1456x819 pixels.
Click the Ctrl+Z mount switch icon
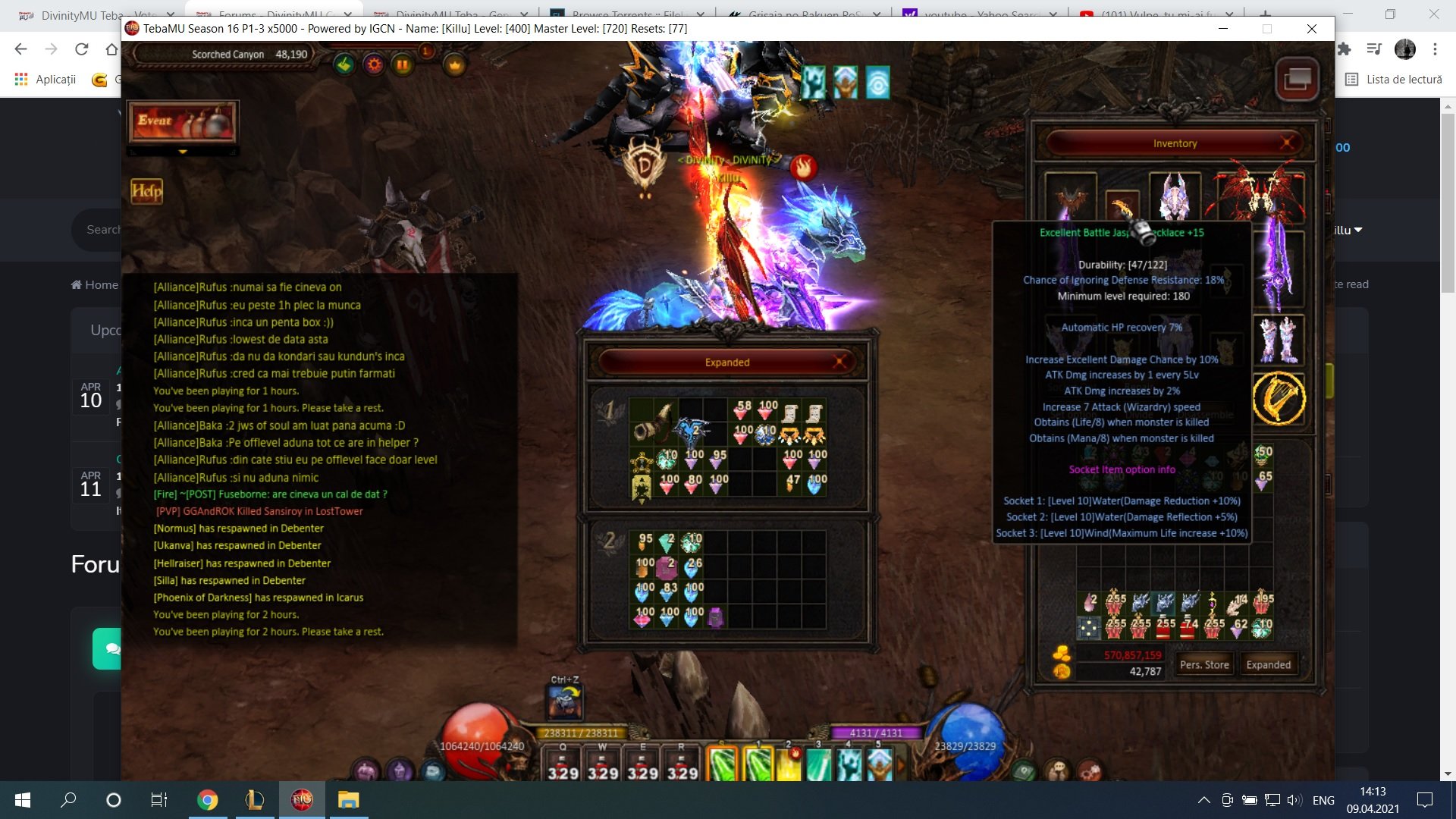tap(565, 702)
